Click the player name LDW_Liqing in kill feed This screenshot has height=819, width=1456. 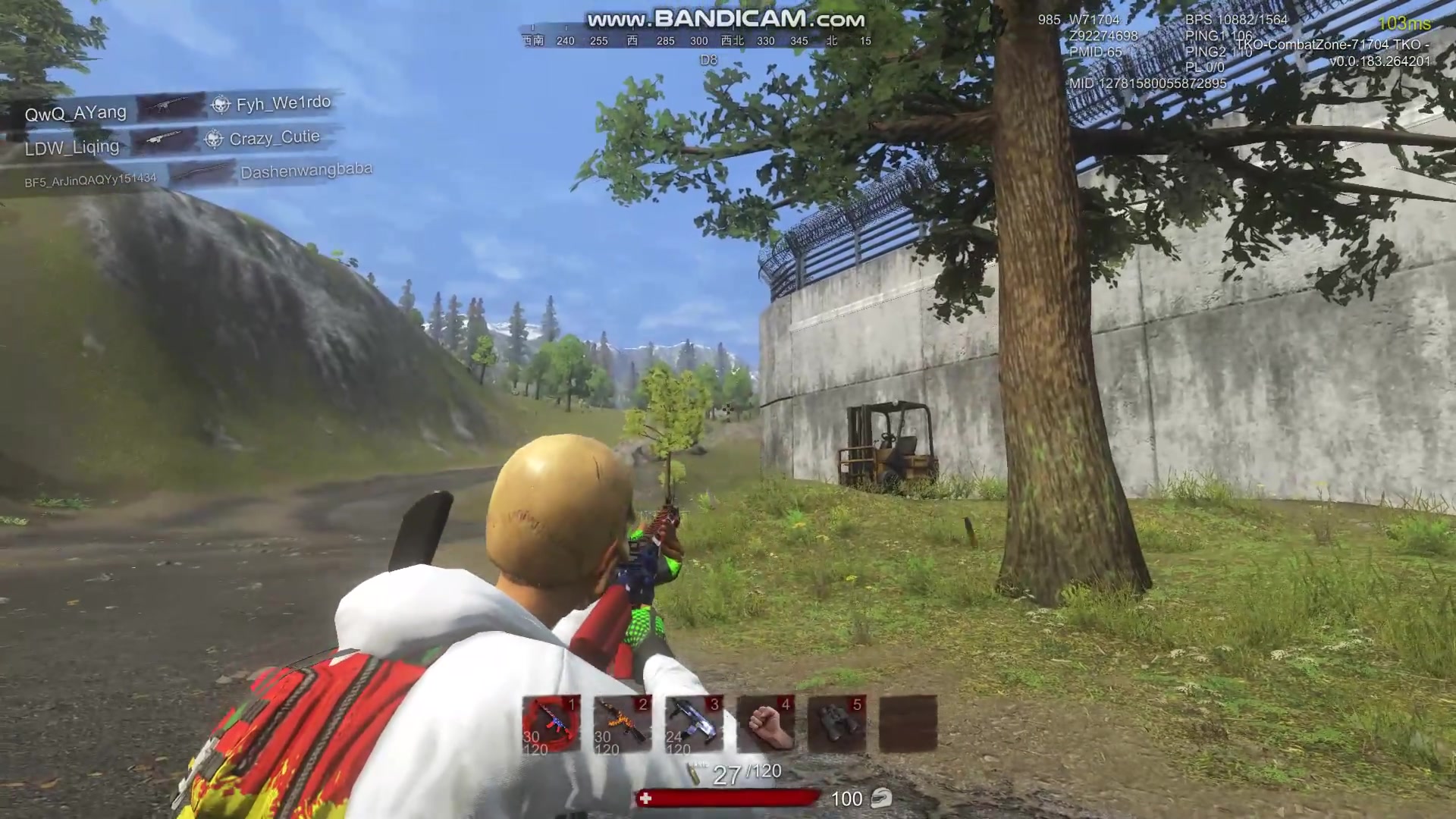pyautogui.click(x=72, y=146)
